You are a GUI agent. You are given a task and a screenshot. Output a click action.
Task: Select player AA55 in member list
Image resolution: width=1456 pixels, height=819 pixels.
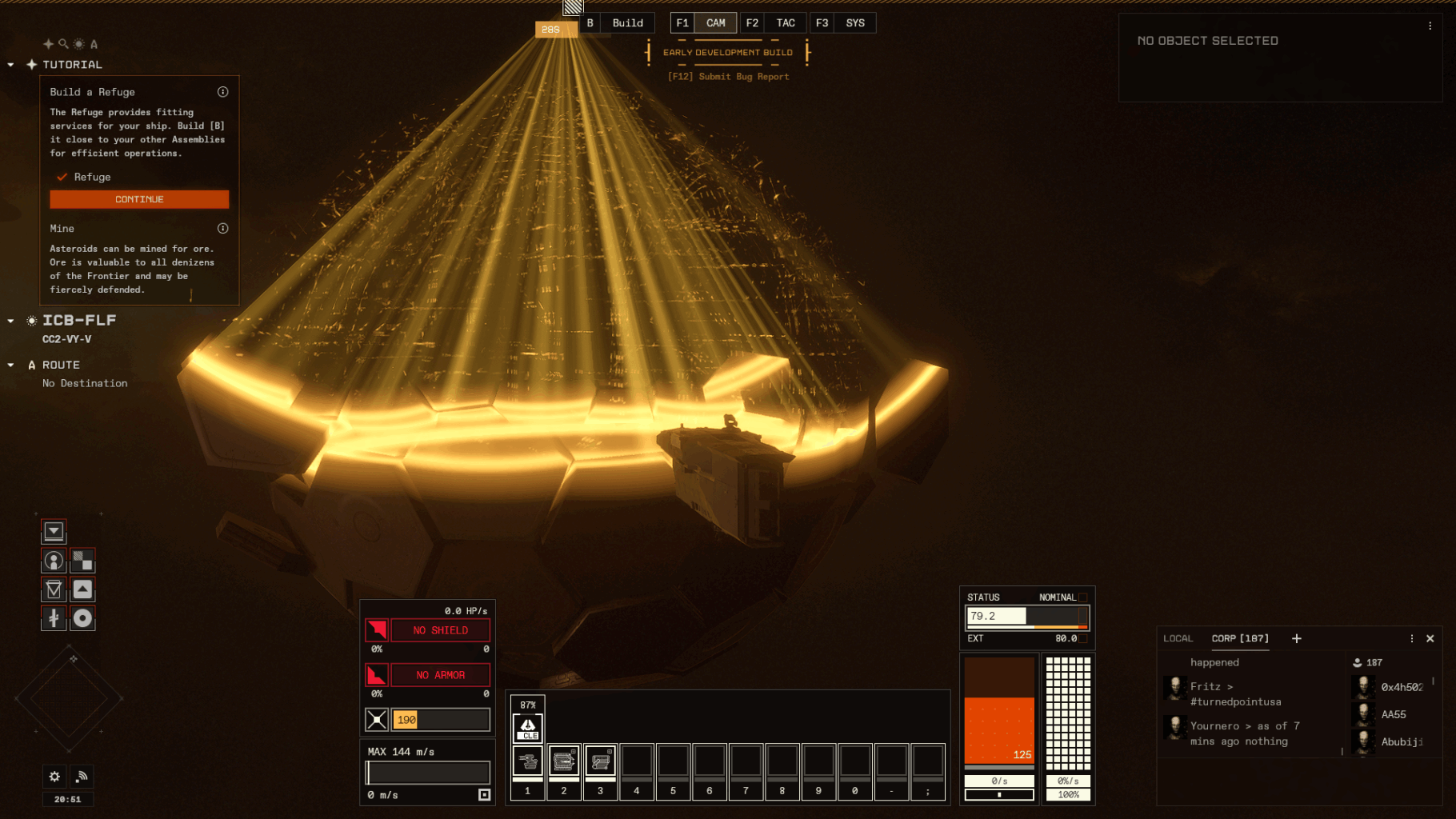pos(1393,714)
